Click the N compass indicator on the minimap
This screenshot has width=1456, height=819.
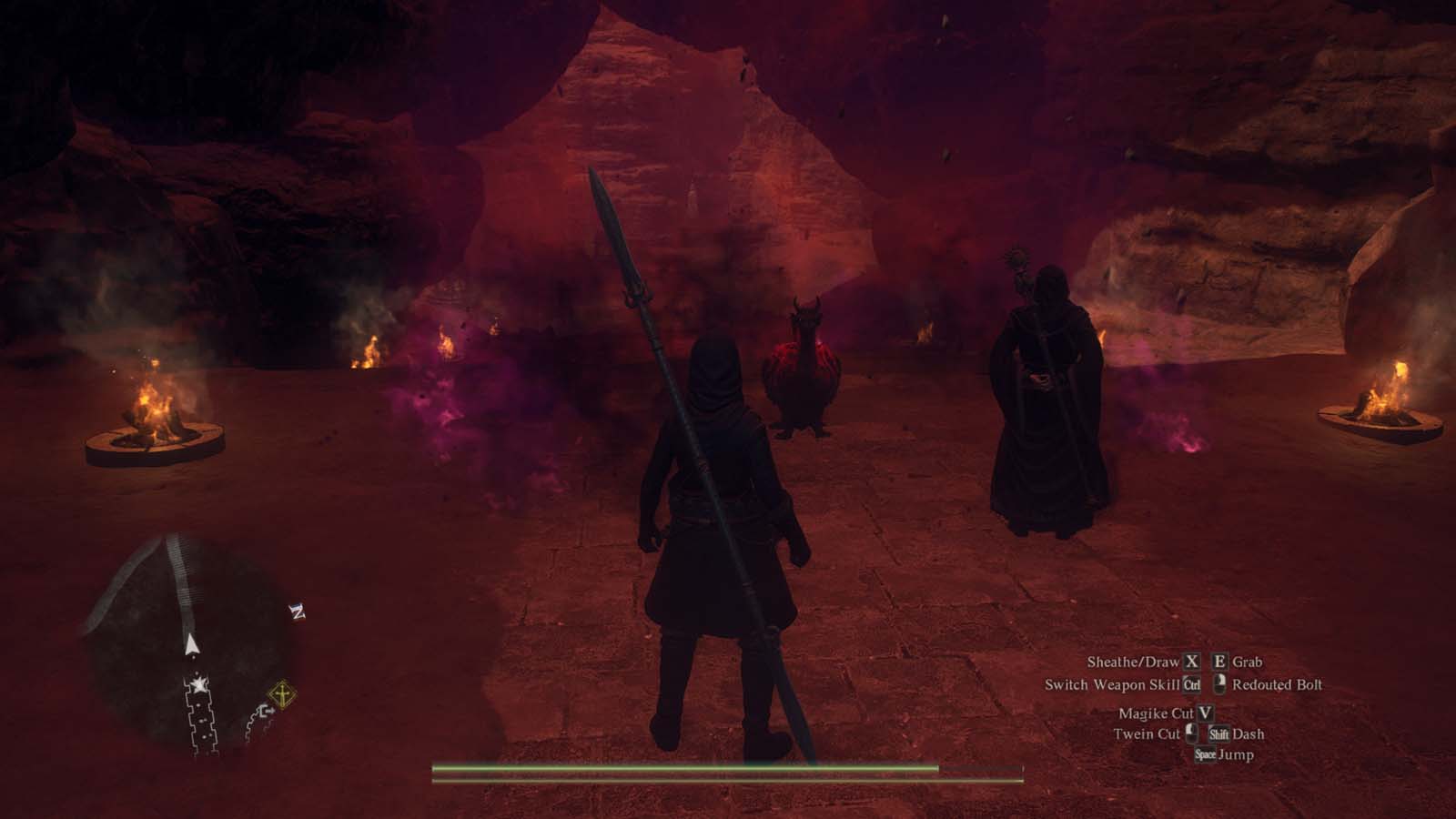(x=298, y=612)
